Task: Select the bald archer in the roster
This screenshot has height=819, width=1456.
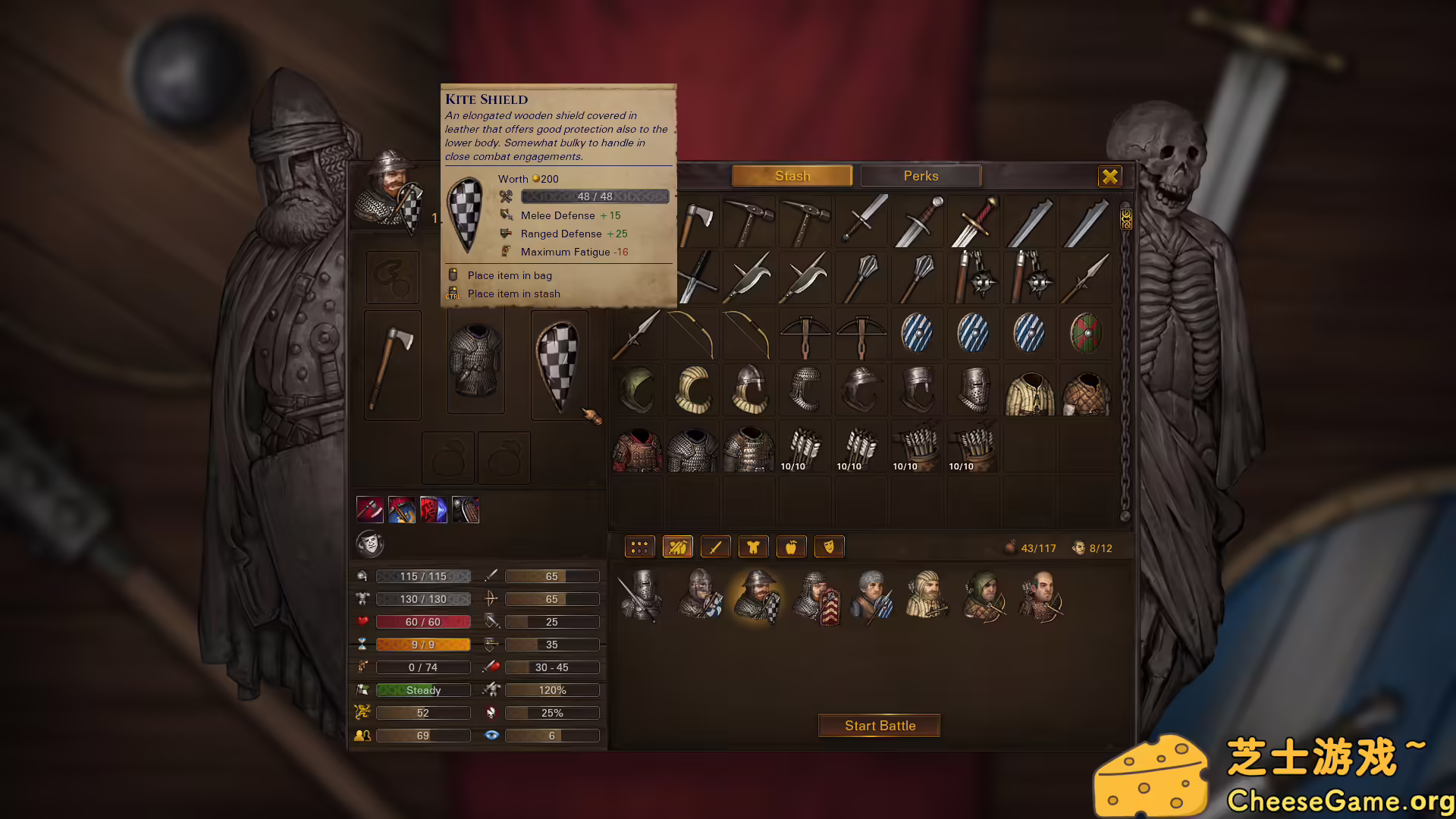Action: click(x=1040, y=597)
